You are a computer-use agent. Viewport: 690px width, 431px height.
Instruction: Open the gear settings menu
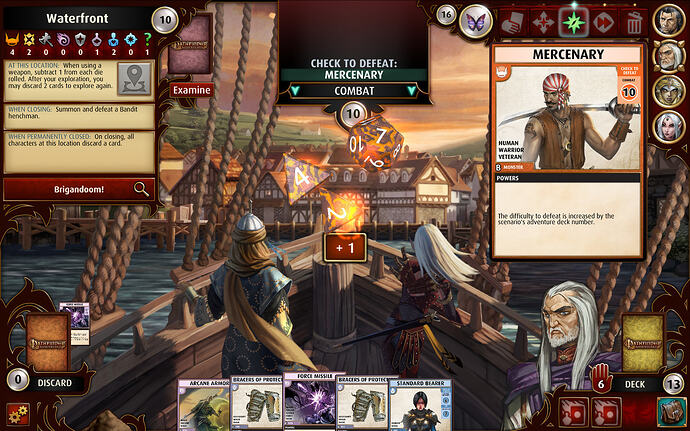click(x=15, y=412)
